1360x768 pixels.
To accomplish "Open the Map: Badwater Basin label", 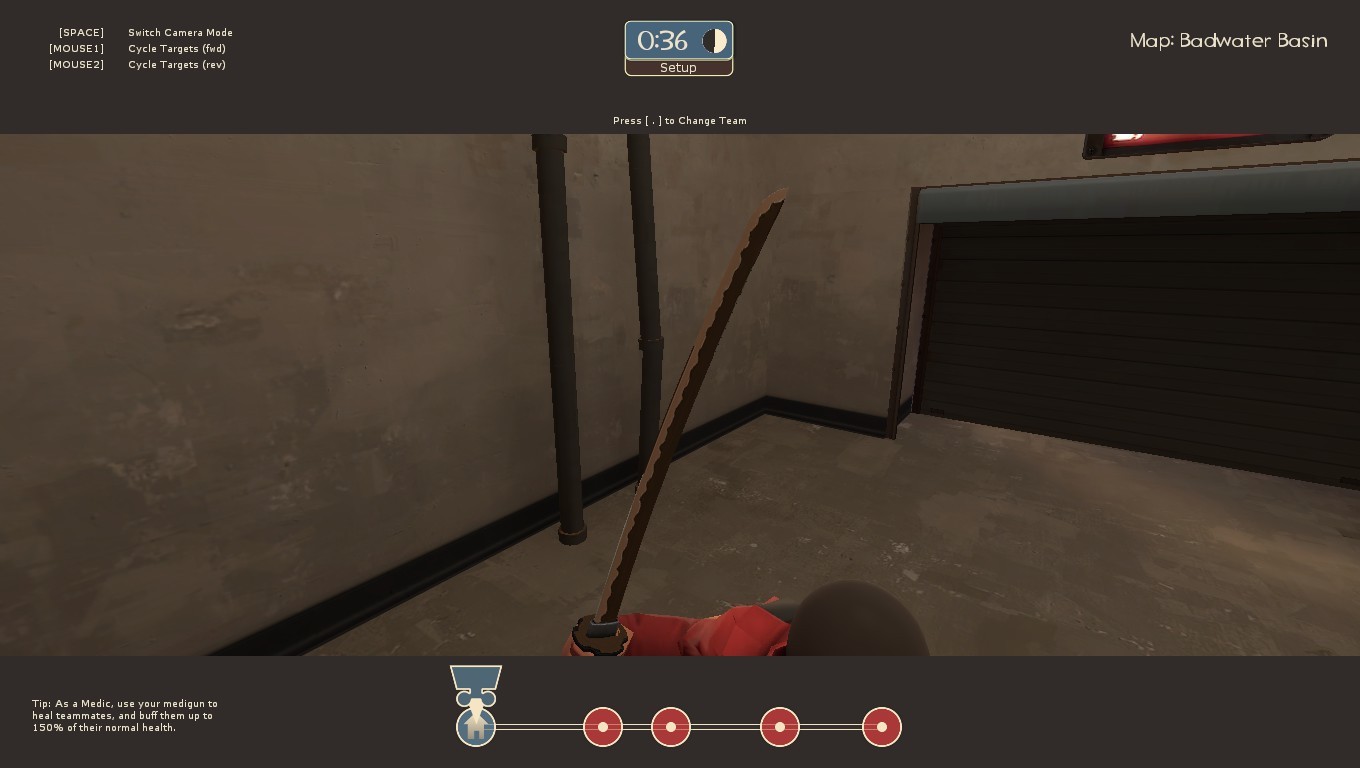I will point(1228,40).
